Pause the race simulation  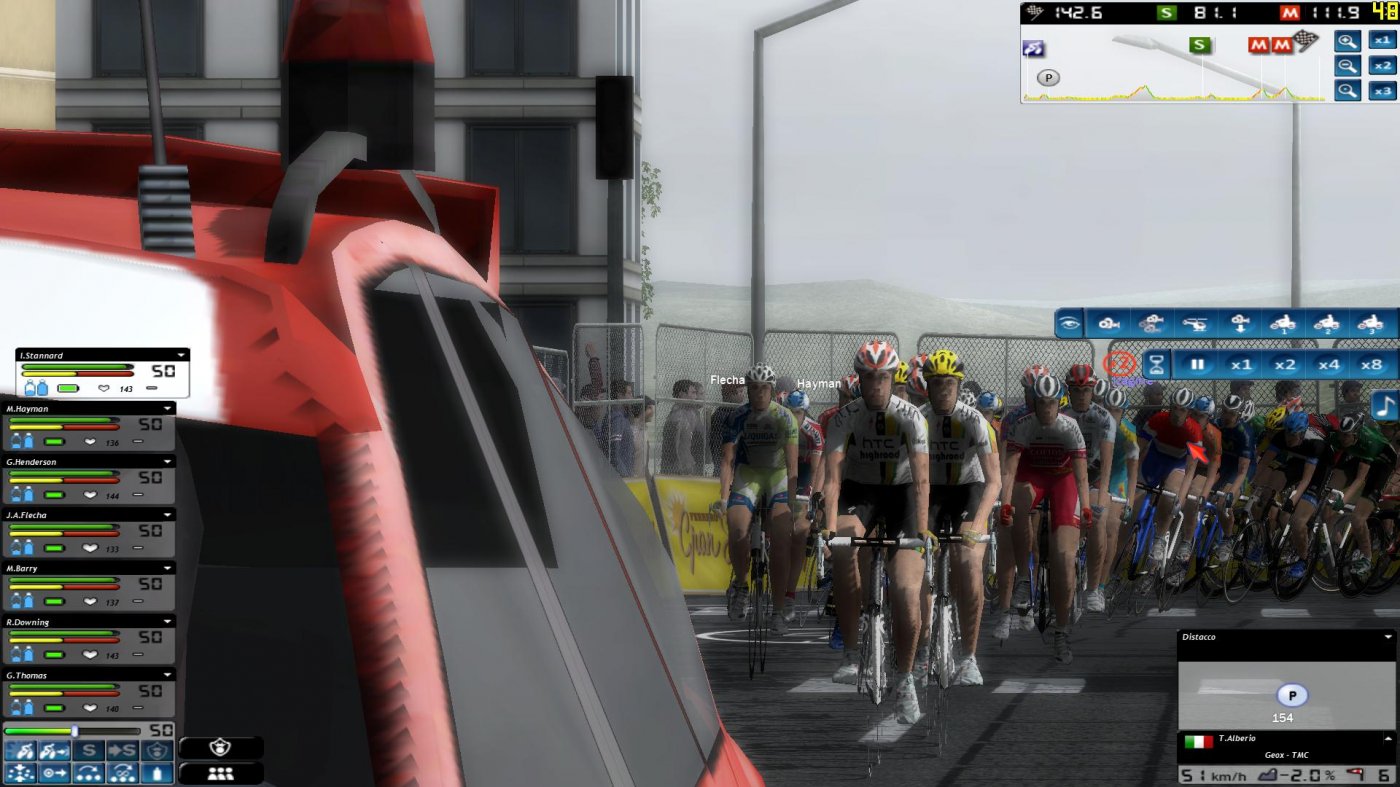pyautogui.click(x=1199, y=363)
